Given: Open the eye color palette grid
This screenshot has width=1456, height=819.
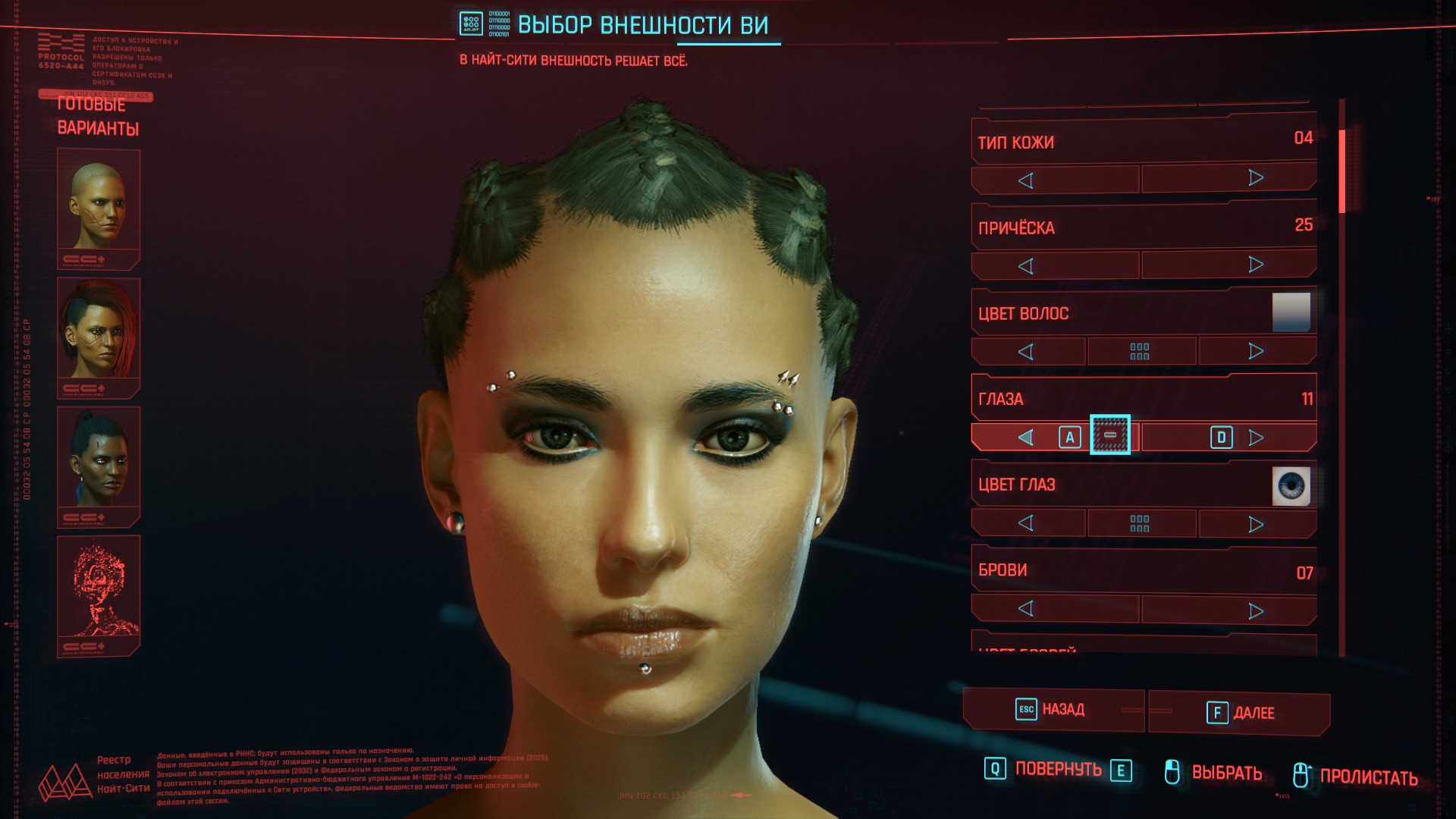Looking at the screenshot, I should pyautogui.click(x=1140, y=523).
